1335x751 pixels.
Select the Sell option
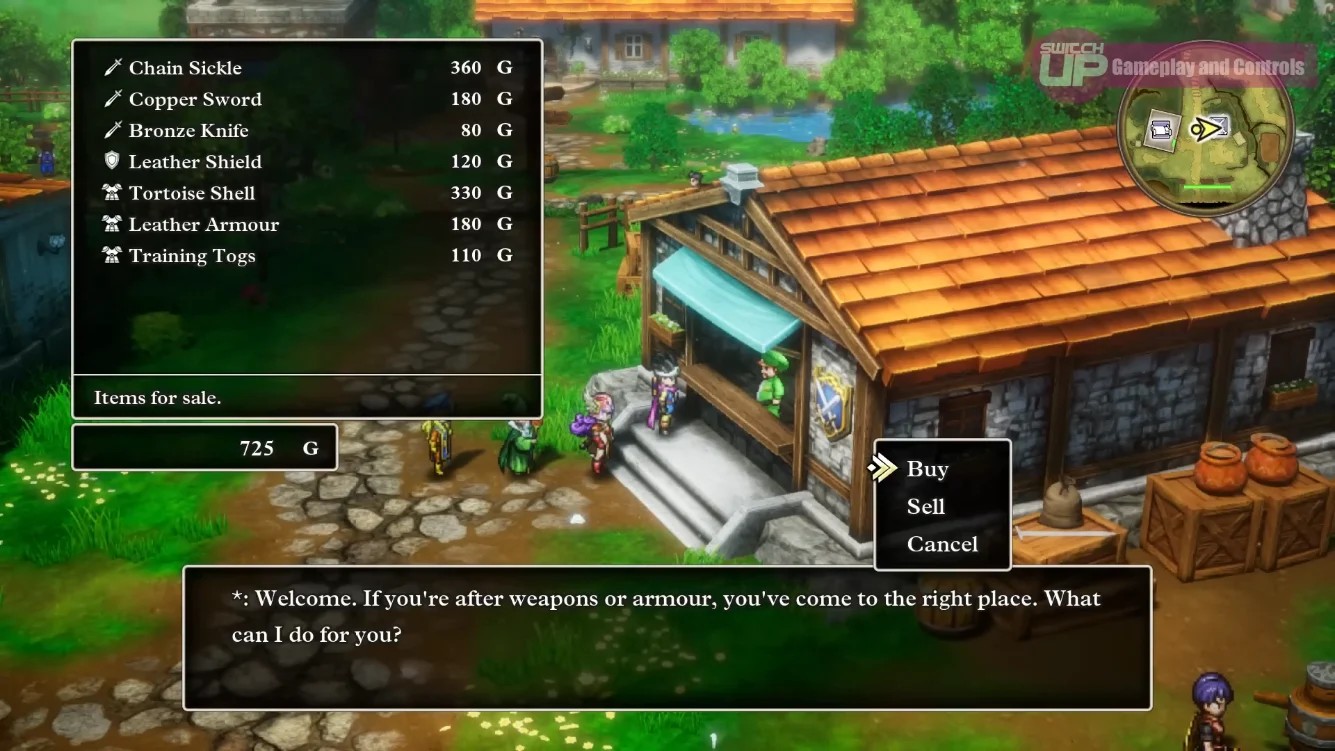pyautogui.click(x=925, y=507)
